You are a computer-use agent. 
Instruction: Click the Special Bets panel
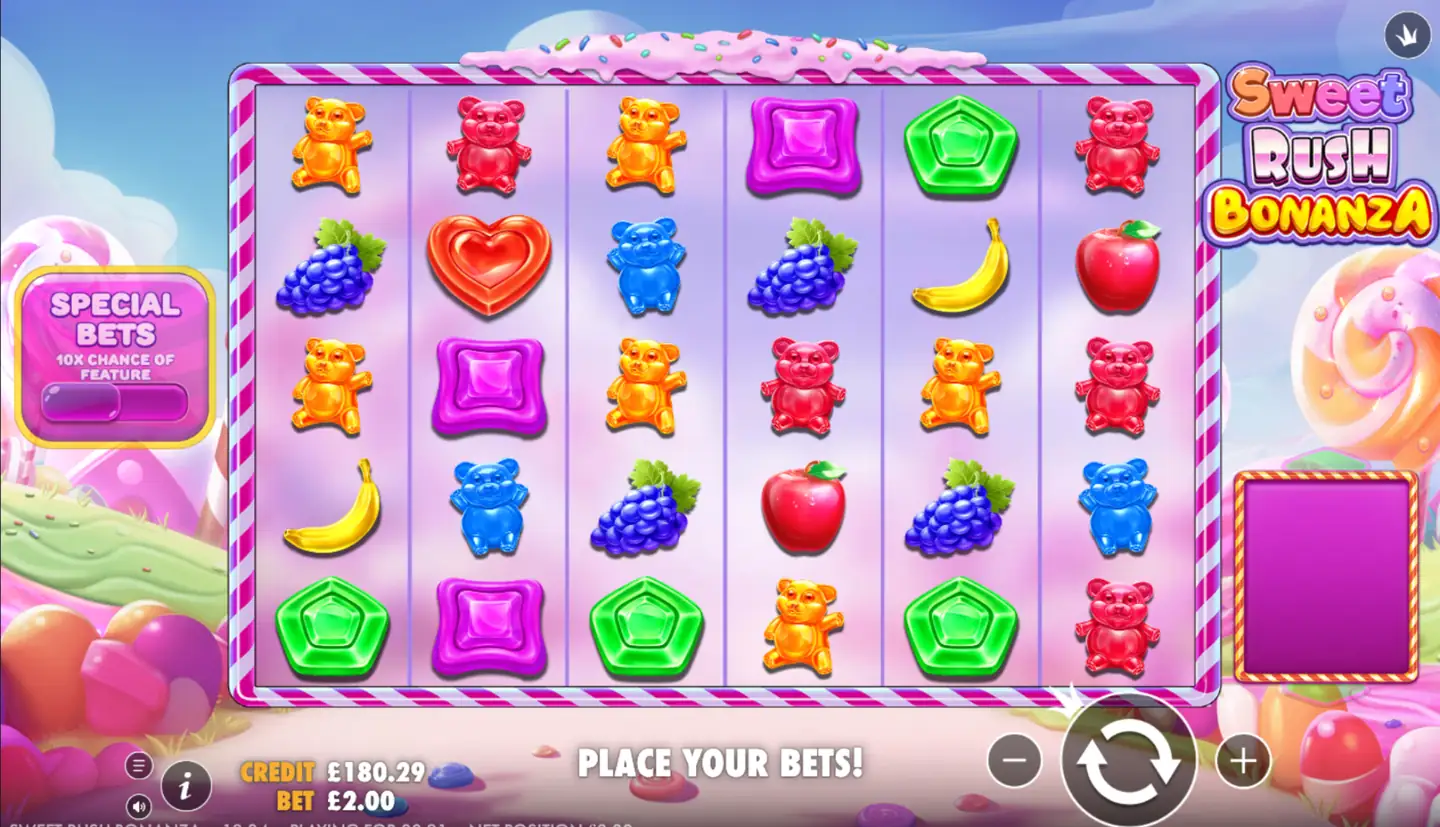113,352
